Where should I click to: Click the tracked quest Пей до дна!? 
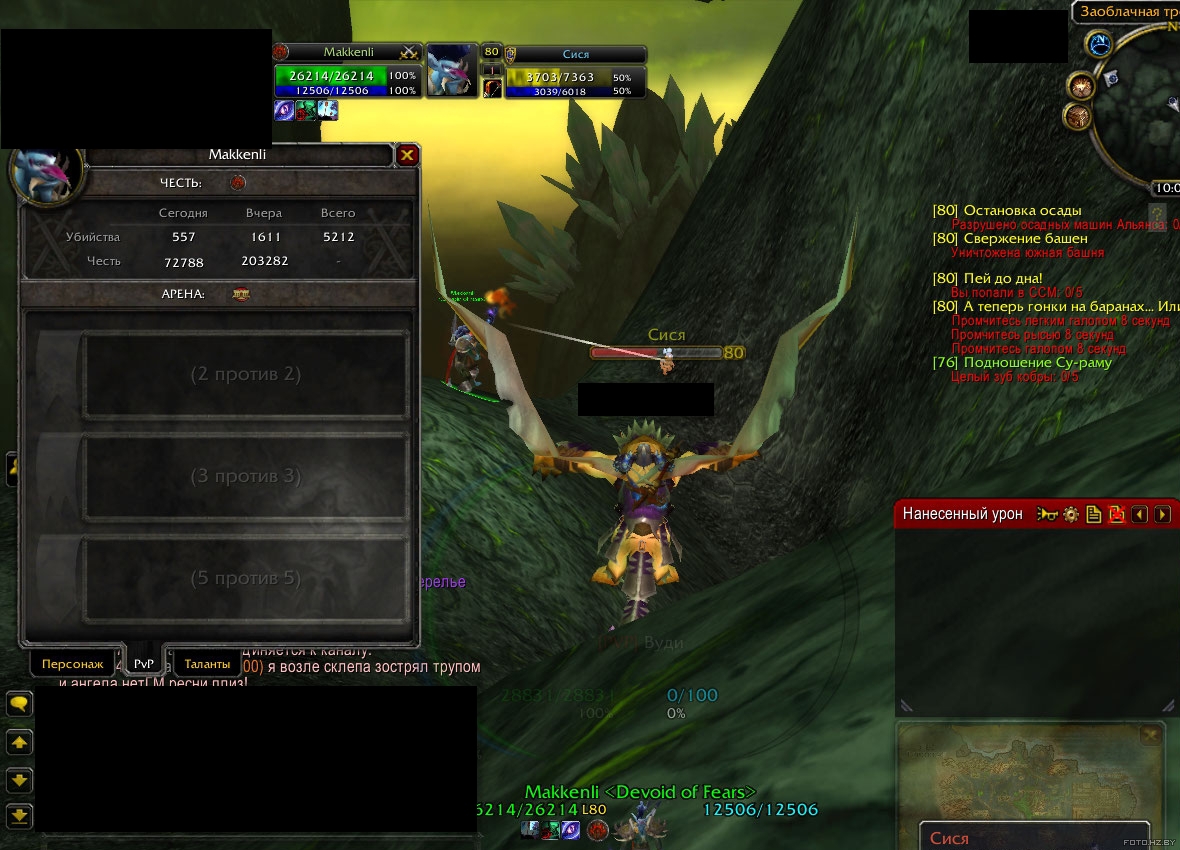coord(1002,278)
